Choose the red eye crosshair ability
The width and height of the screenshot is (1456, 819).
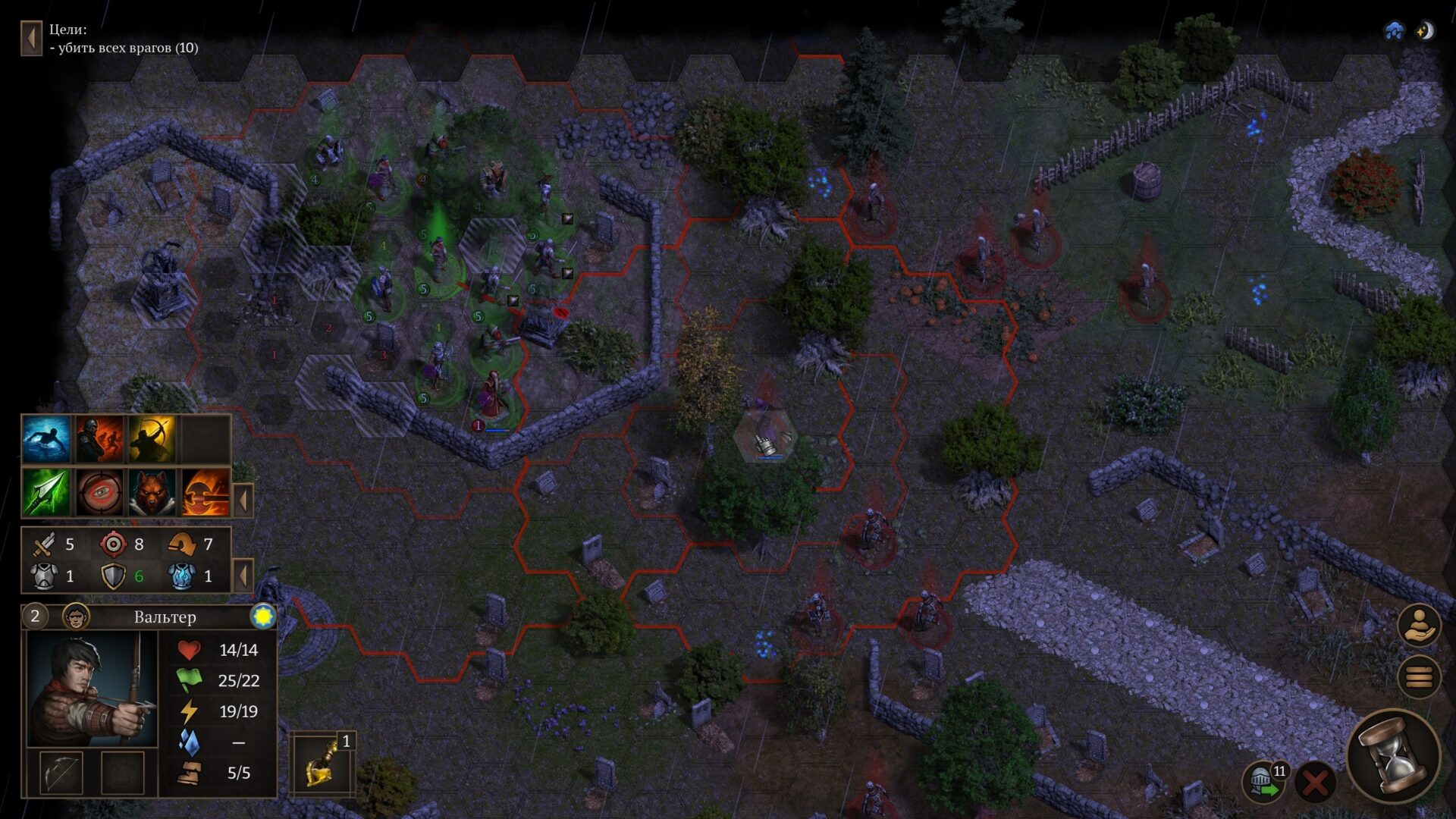coord(99,492)
